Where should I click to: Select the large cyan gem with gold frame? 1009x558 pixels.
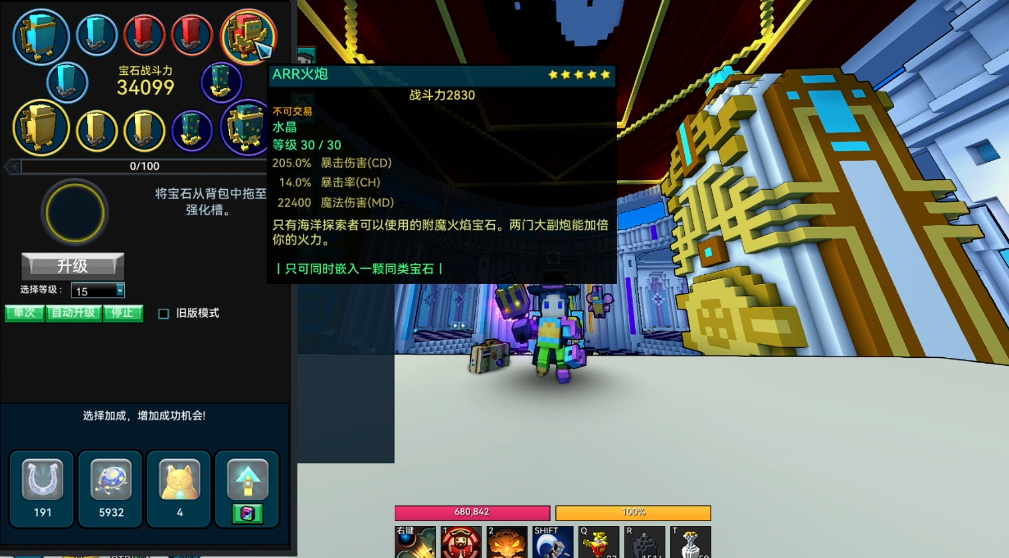point(41,36)
